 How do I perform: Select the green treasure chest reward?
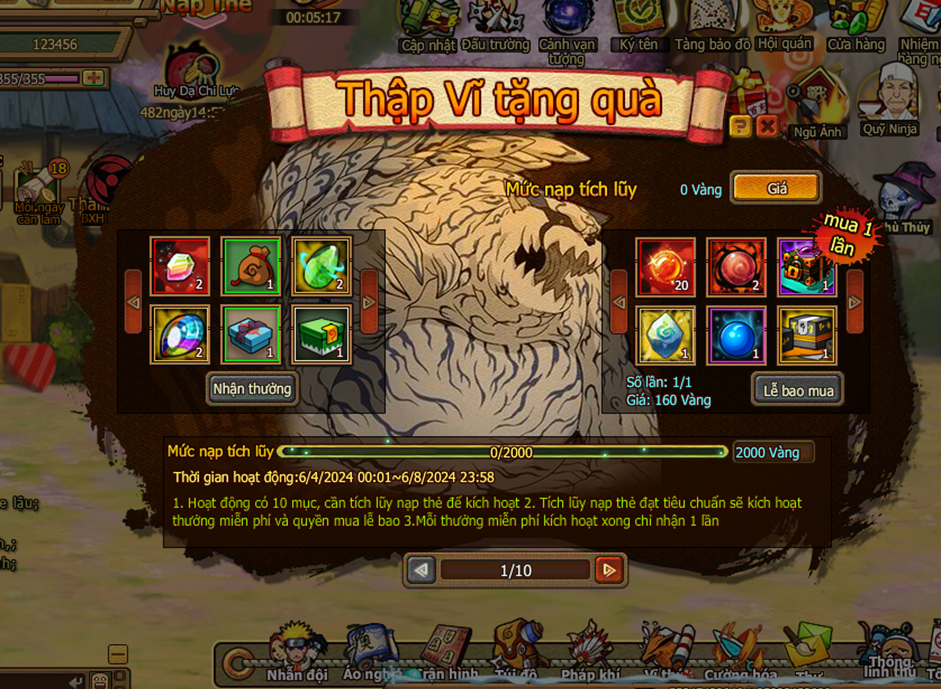(321, 334)
